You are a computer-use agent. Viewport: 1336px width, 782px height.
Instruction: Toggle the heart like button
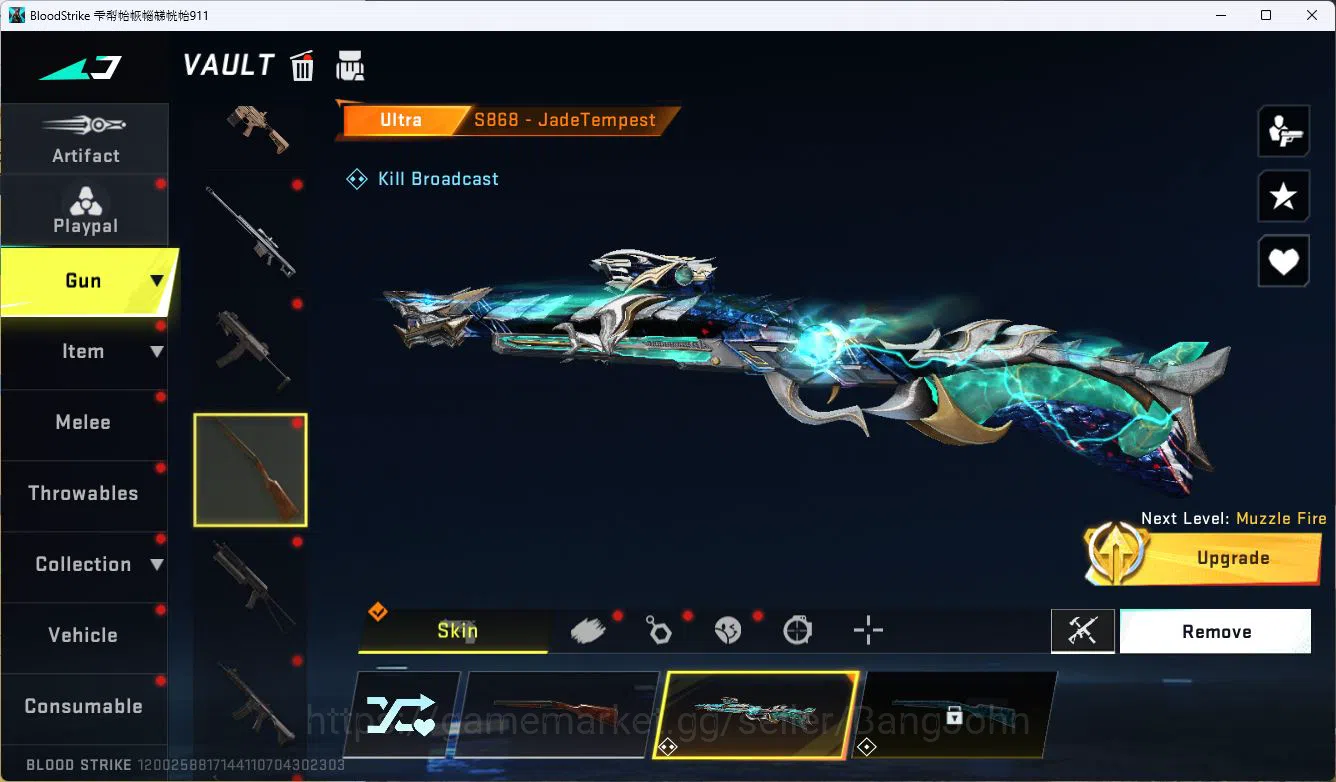[x=1284, y=261]
